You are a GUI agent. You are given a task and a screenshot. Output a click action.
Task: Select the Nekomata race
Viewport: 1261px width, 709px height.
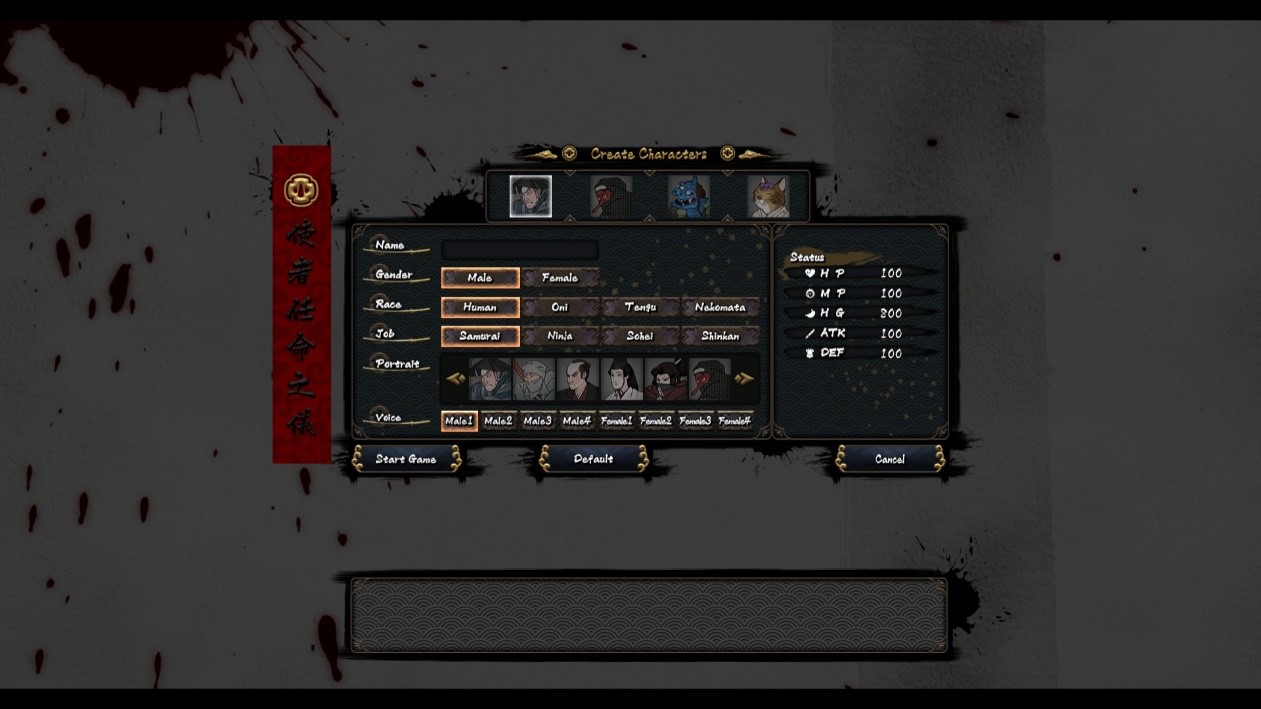[720, 307]
